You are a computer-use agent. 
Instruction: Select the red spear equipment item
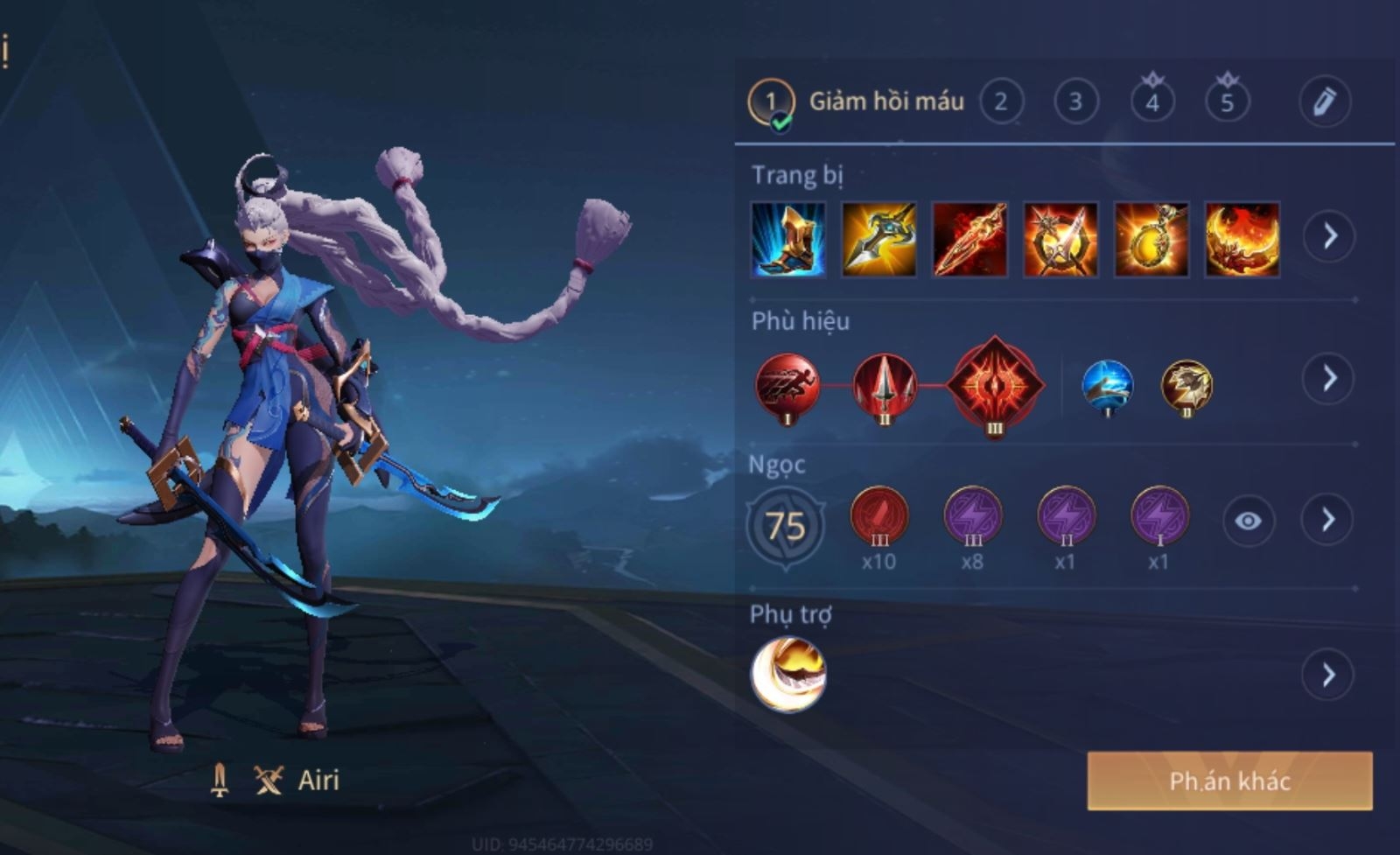point(969,239)
